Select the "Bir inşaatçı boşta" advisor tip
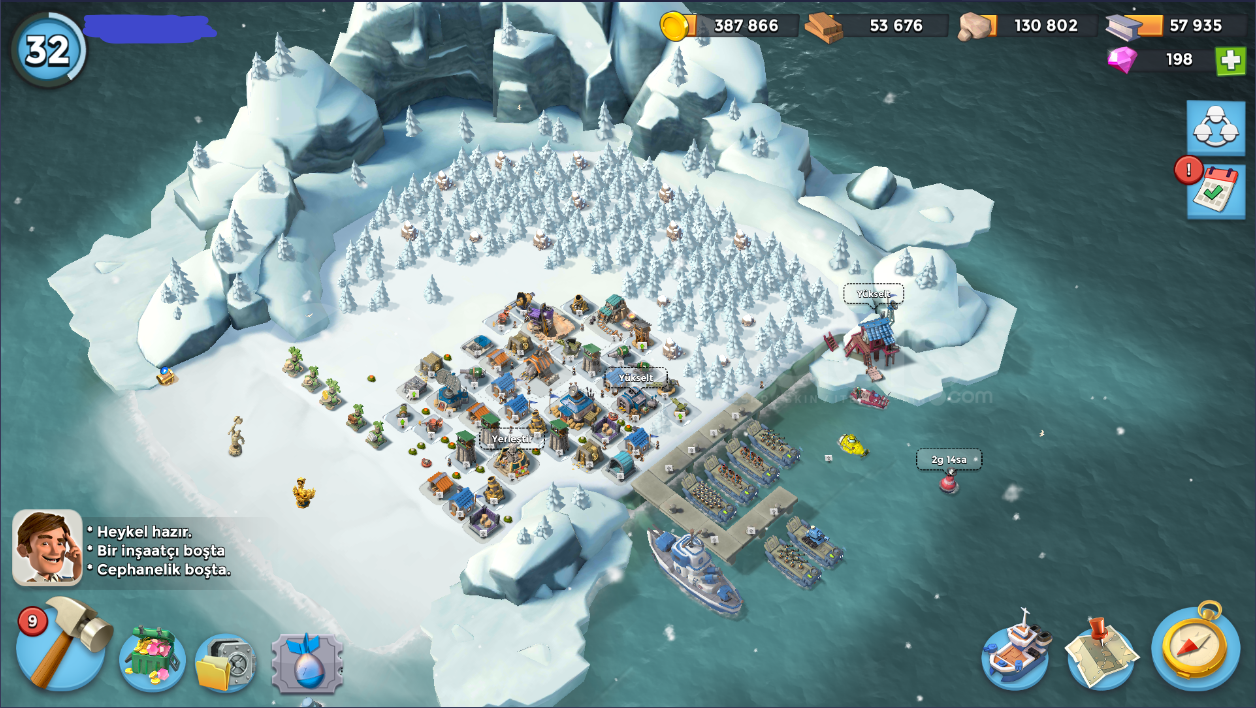Viewport: 1256px width, 708px height. [x=160, y=550]
